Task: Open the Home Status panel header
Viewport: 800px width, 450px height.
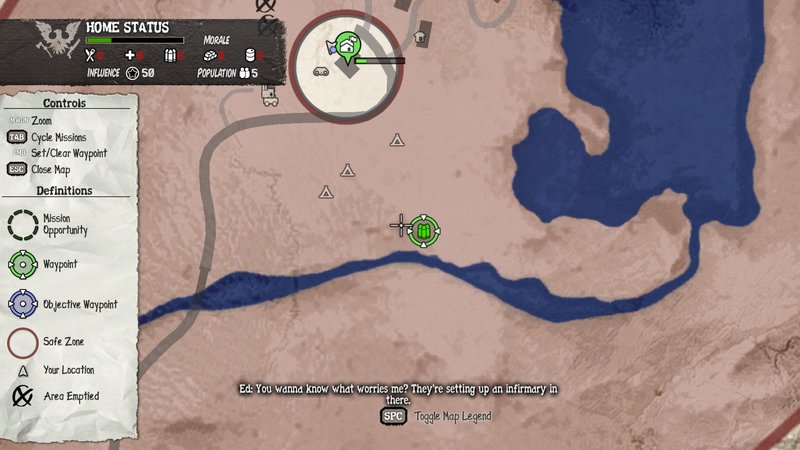Action: click(x=127, y=28)
